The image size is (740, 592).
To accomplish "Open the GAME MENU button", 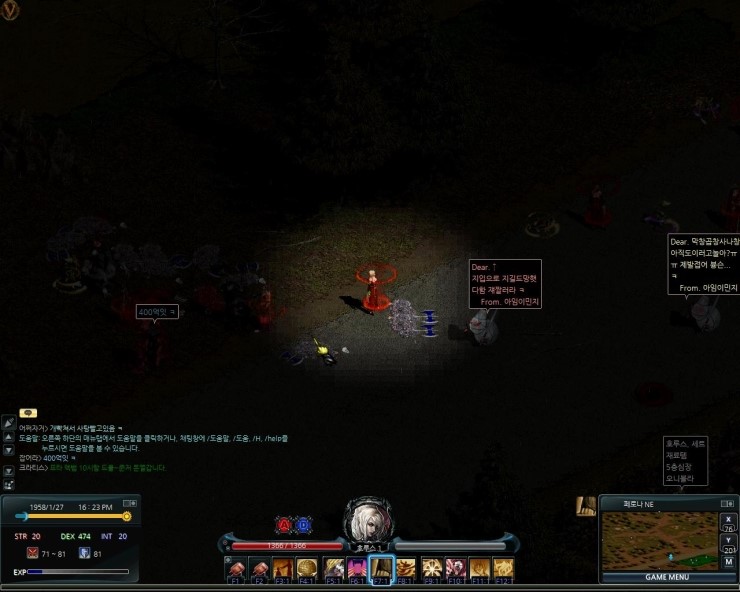I will click(x=668, y=577).
